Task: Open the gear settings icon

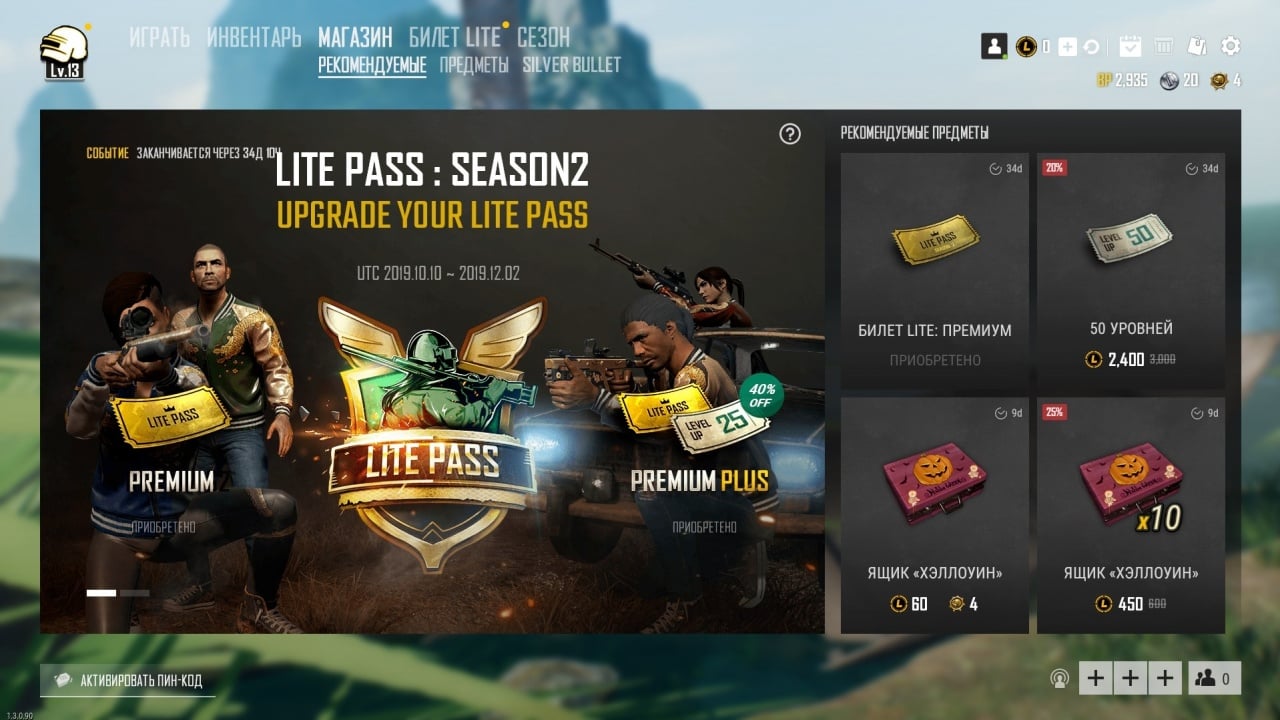Action: point(1231,46)
